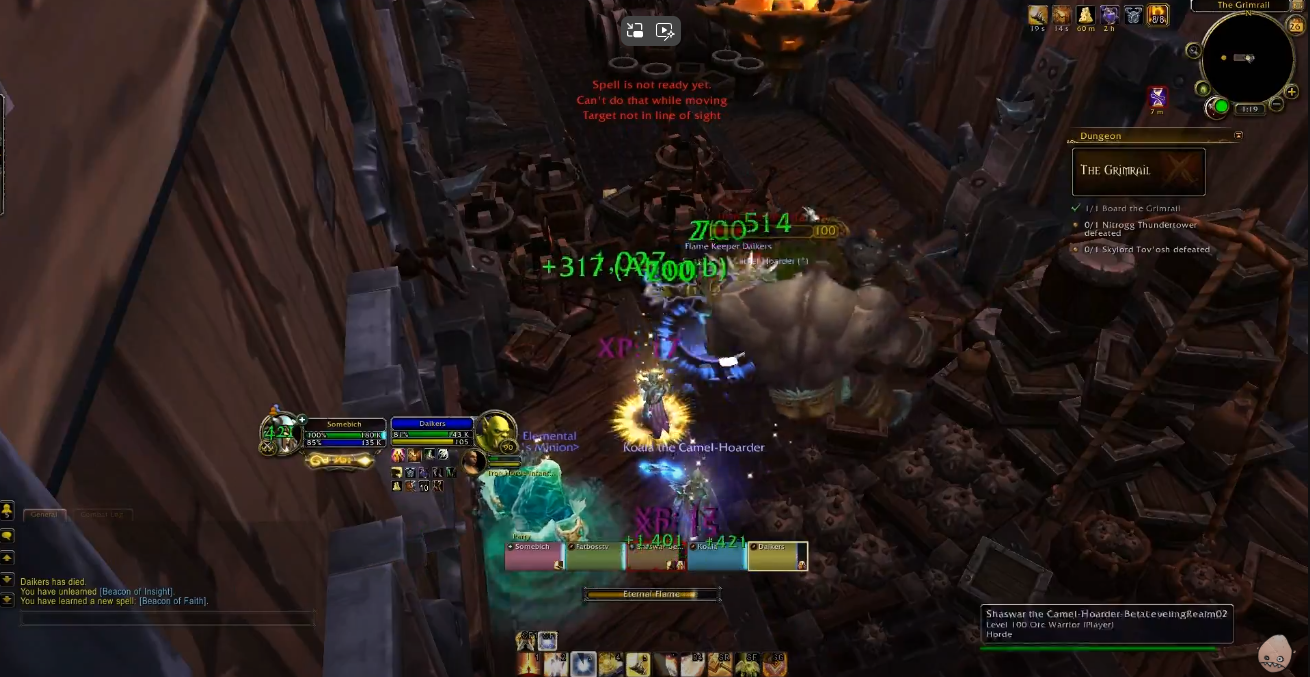Collapse the Dungeon objectives tracker
Image resolution: width=1310 pixels, height=677 pixels.
pos(1238,135)
